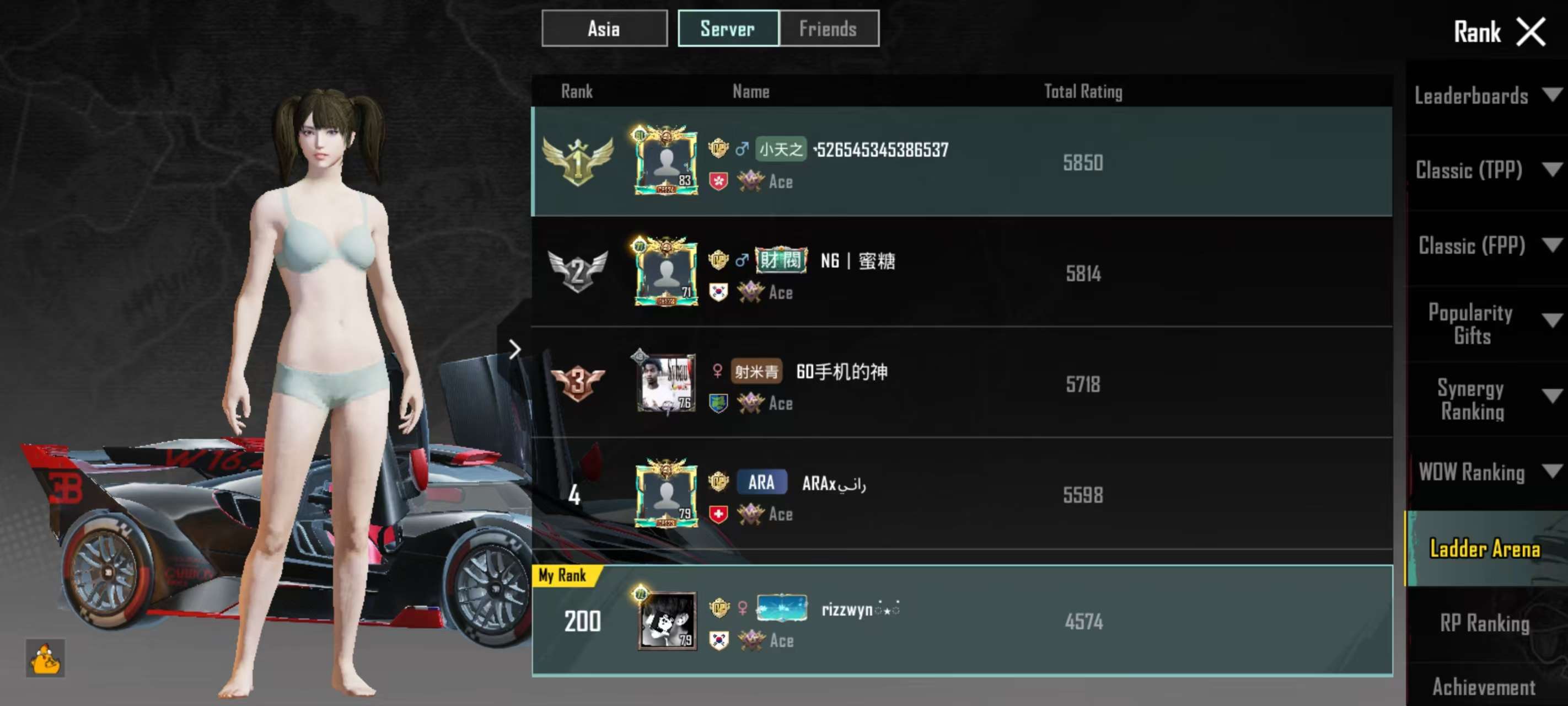Image resolution: width=1568 pixels, height=706 pixels.
Task: Select the Server tab
Action: click(x=728, y=29)
